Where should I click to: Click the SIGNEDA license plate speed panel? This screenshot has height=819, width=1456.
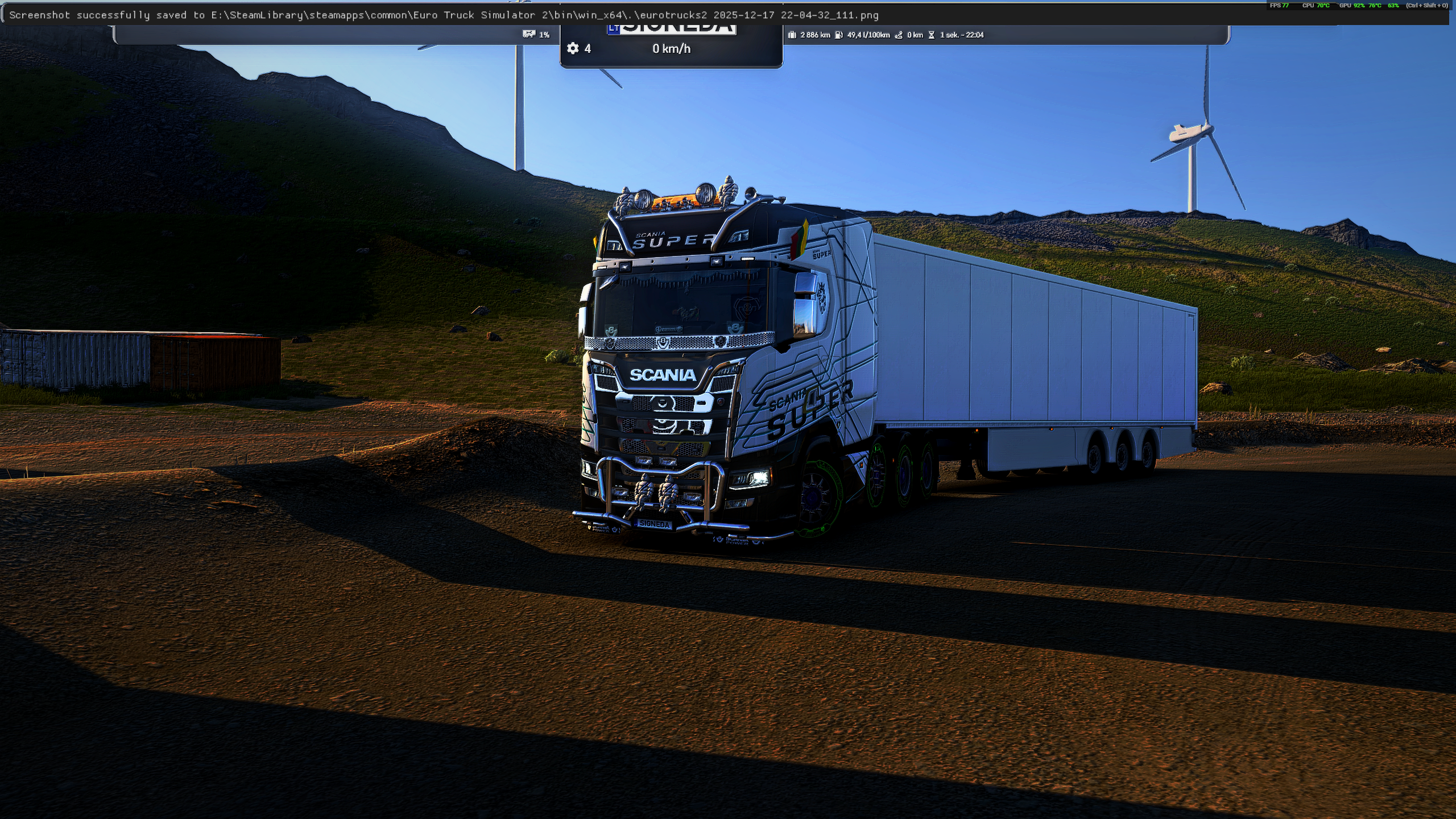671,47
